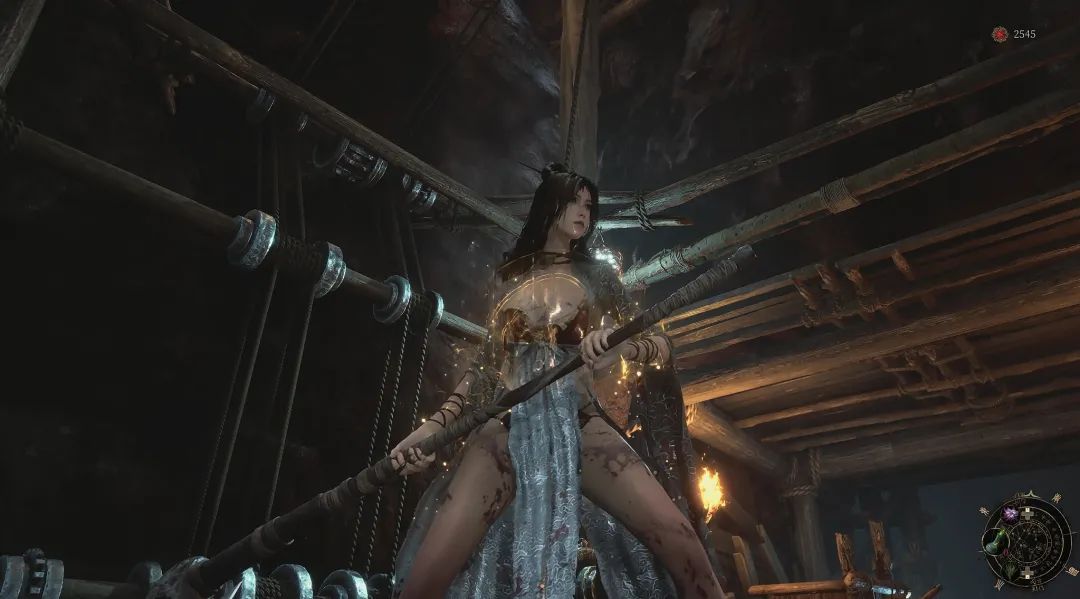Screen dimensions: 1080x599
Task: Select the green herb bundle slot
Action: click(x=1012, y=572)
